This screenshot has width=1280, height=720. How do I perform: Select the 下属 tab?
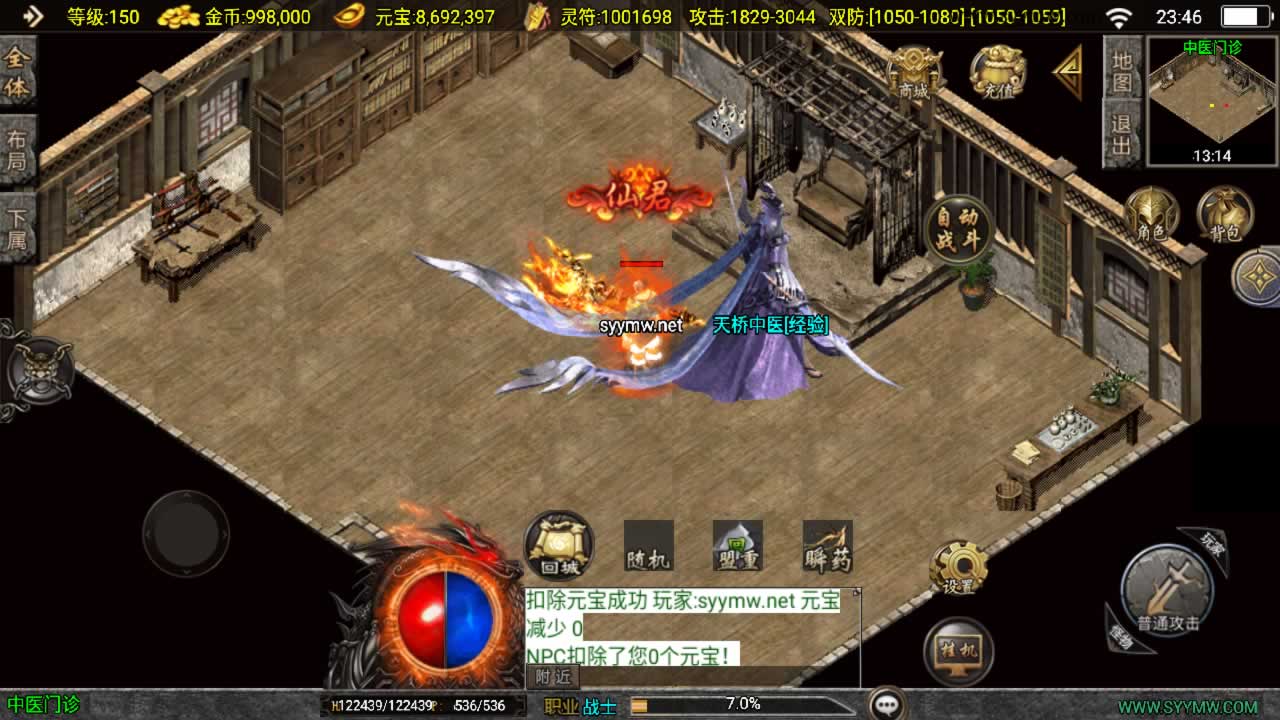tap(17, 227)
